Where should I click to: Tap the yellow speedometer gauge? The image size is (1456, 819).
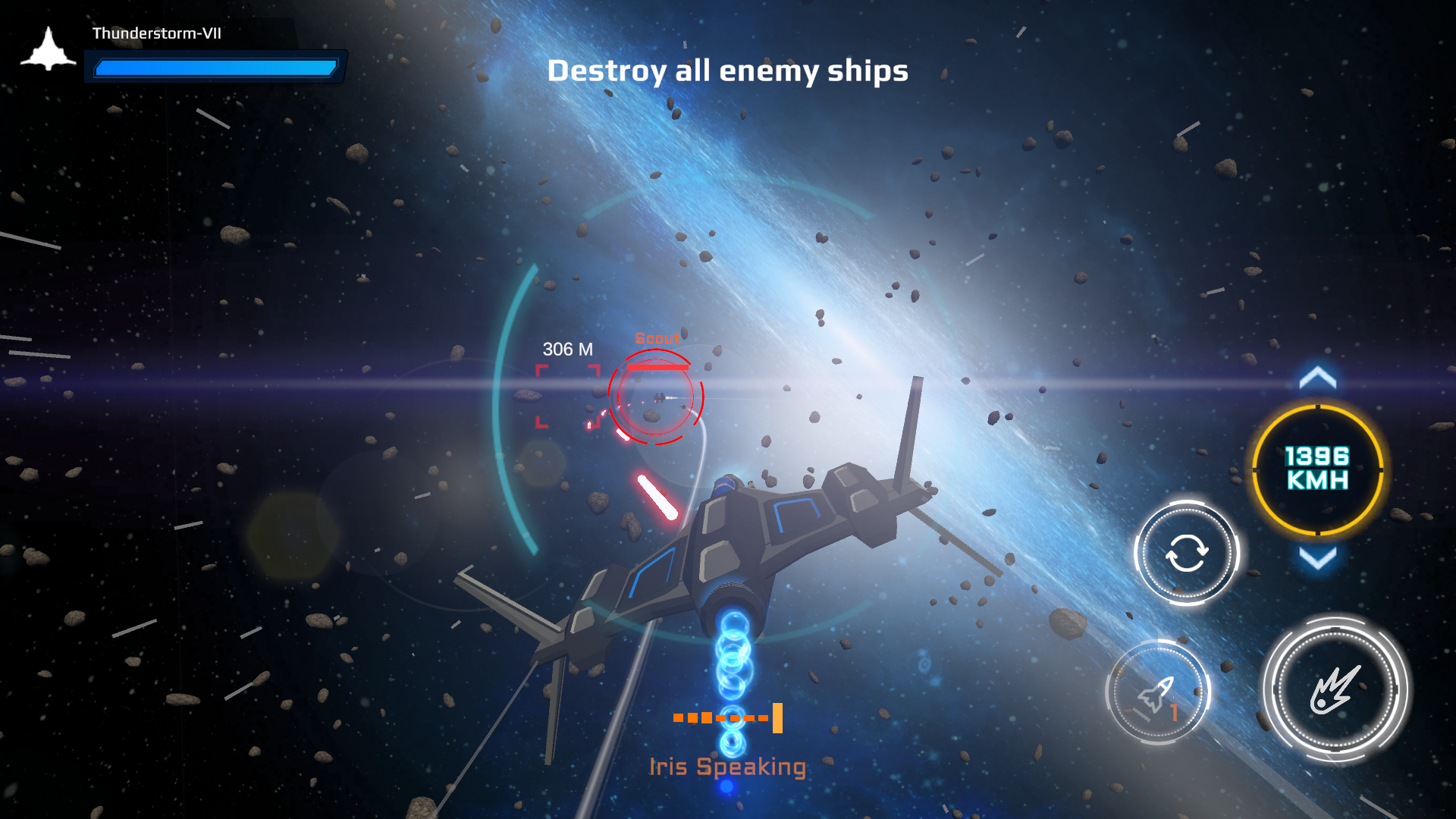pyautogui.click(x=1316, y=469)
